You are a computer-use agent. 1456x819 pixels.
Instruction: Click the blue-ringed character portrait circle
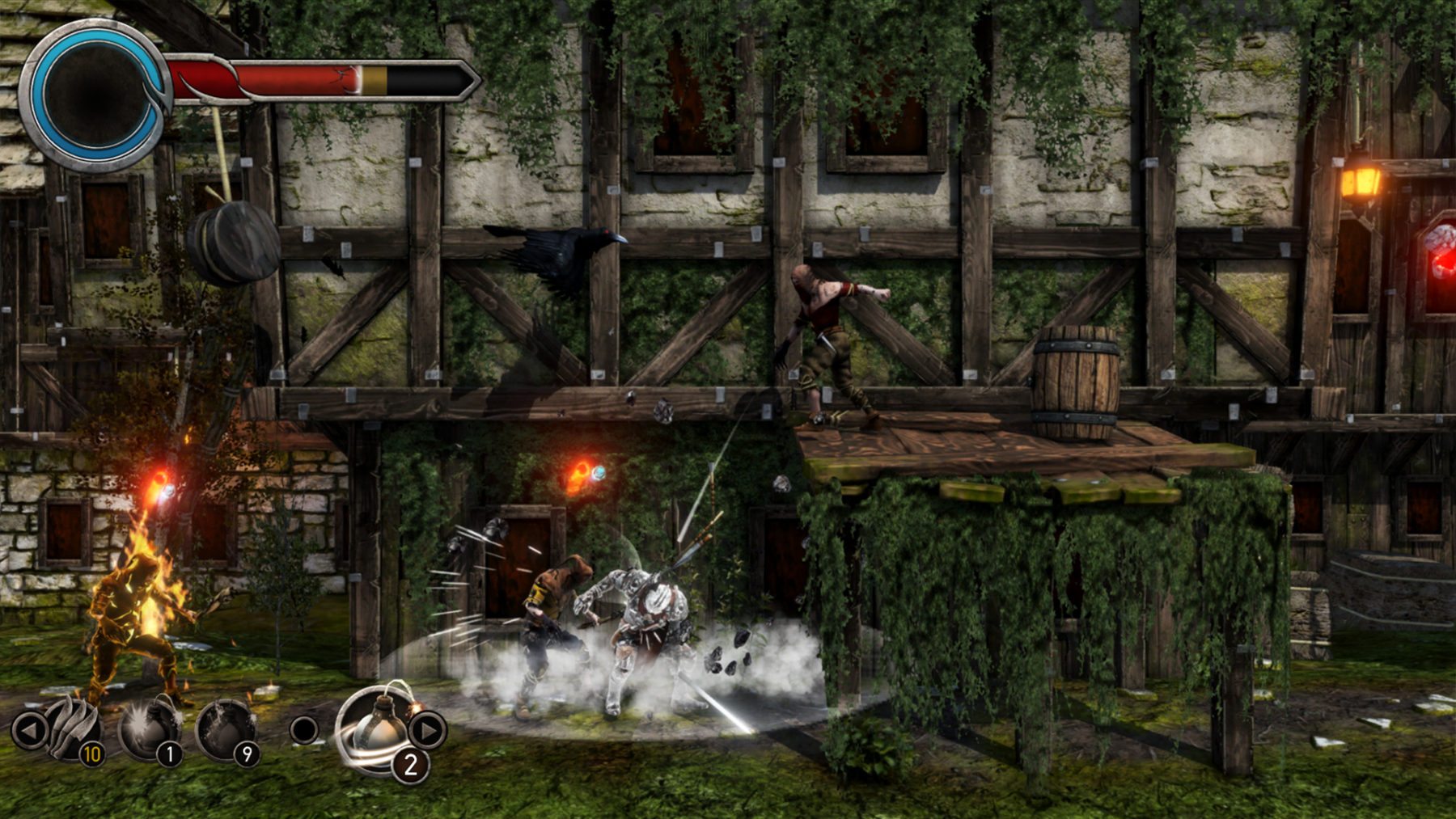click(94, 95)
